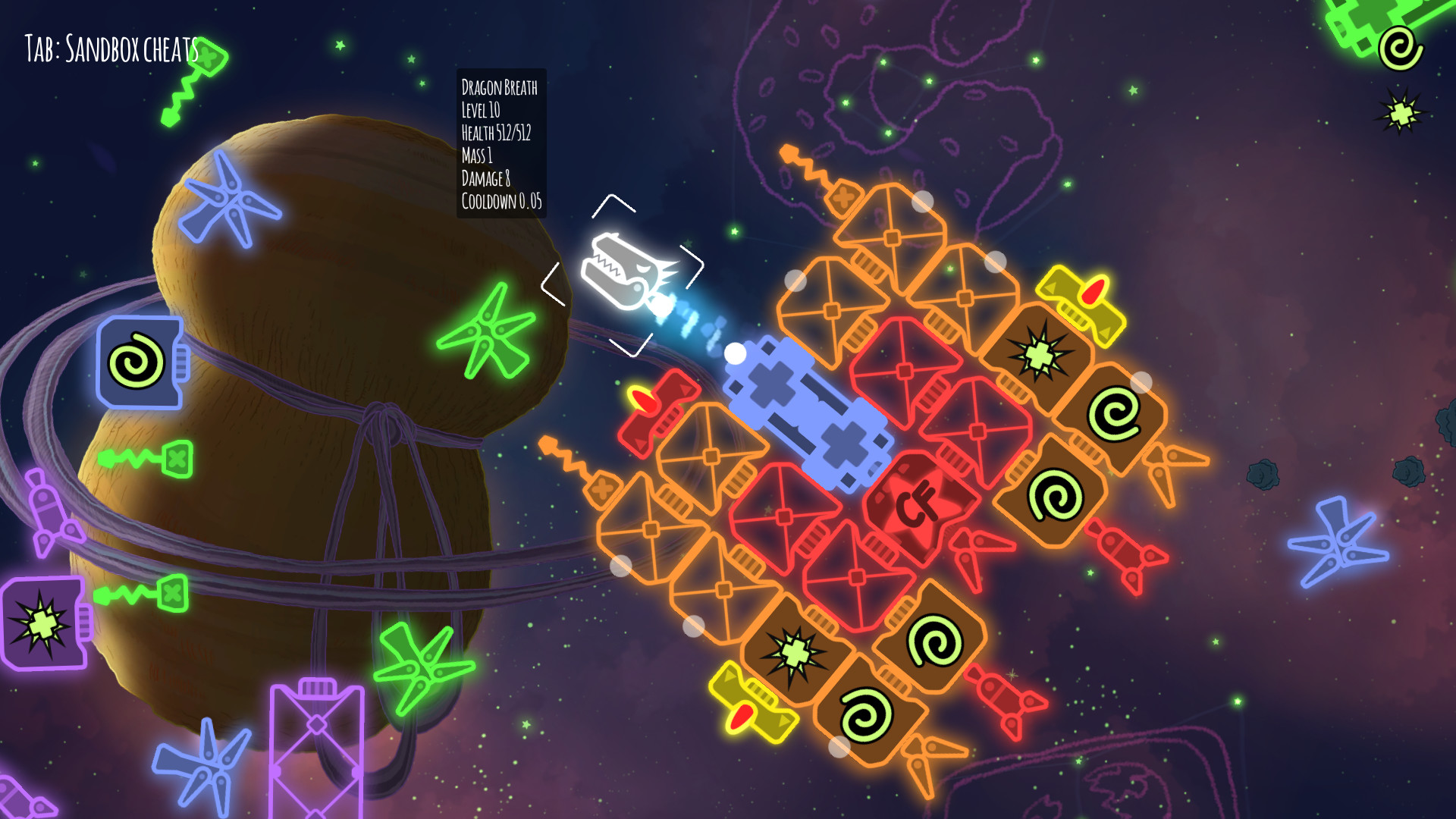
Task: Click the starburst explosive block on the orange ship
Action: click(x=1039, y=353)
